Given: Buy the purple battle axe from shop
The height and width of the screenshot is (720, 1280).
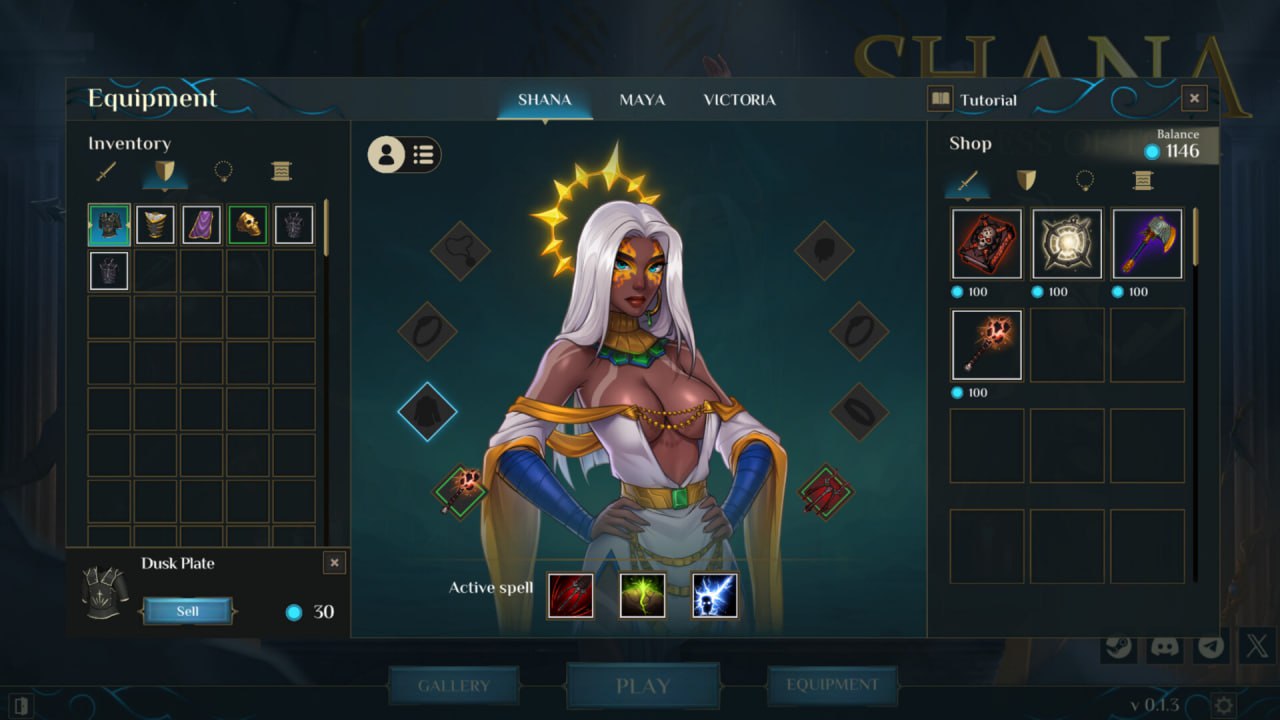Looking at the screenshot, I should (x=1147, y=244).
